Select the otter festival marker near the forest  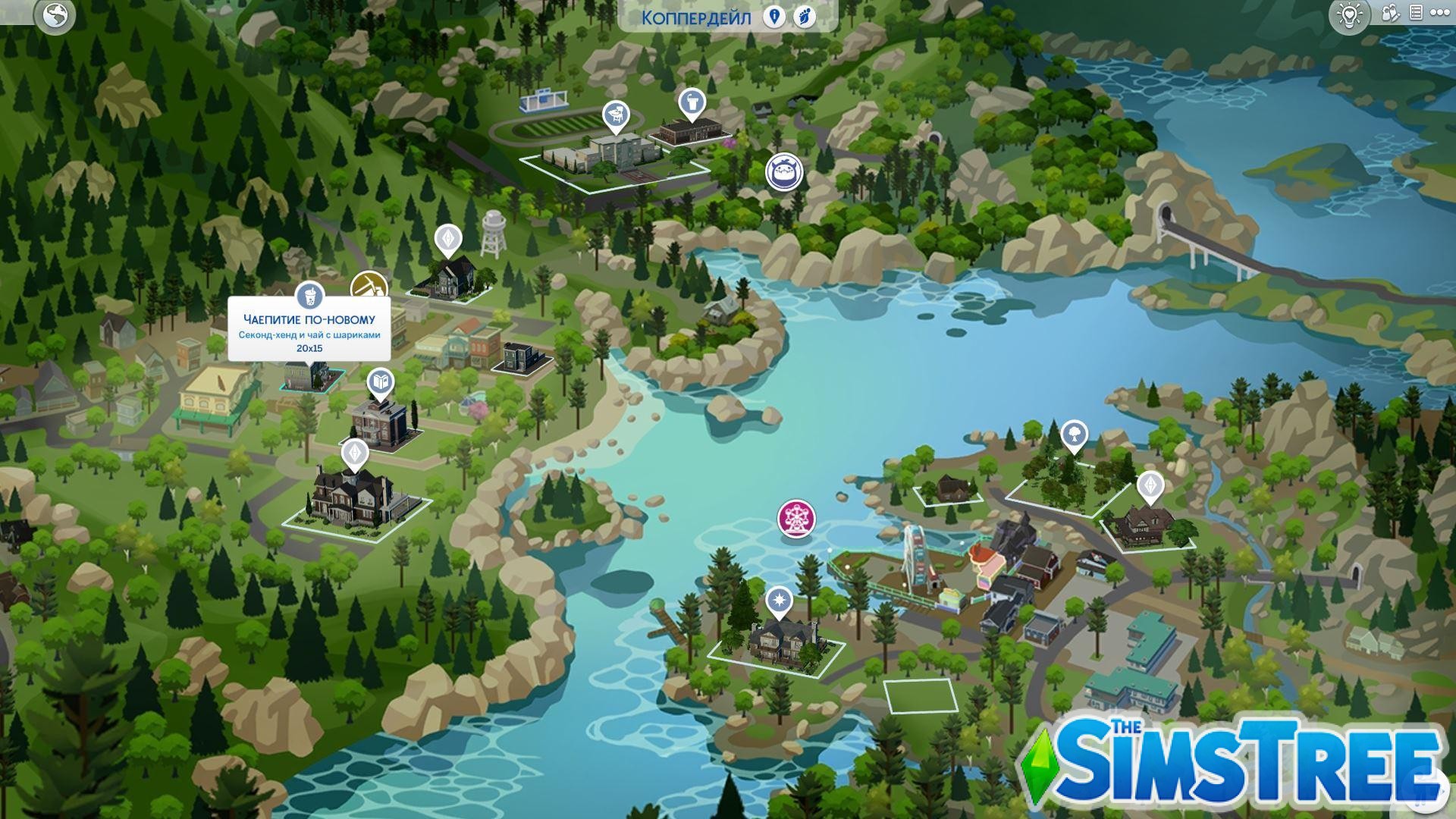(x=786, y=173)
